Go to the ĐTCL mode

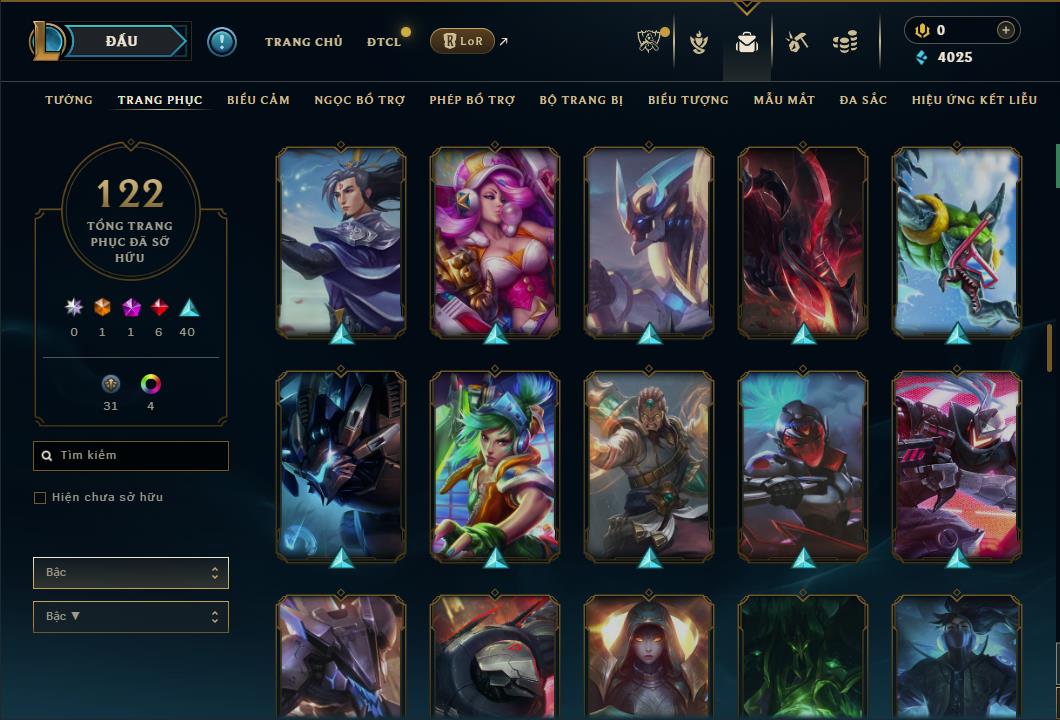click(383, 42)
